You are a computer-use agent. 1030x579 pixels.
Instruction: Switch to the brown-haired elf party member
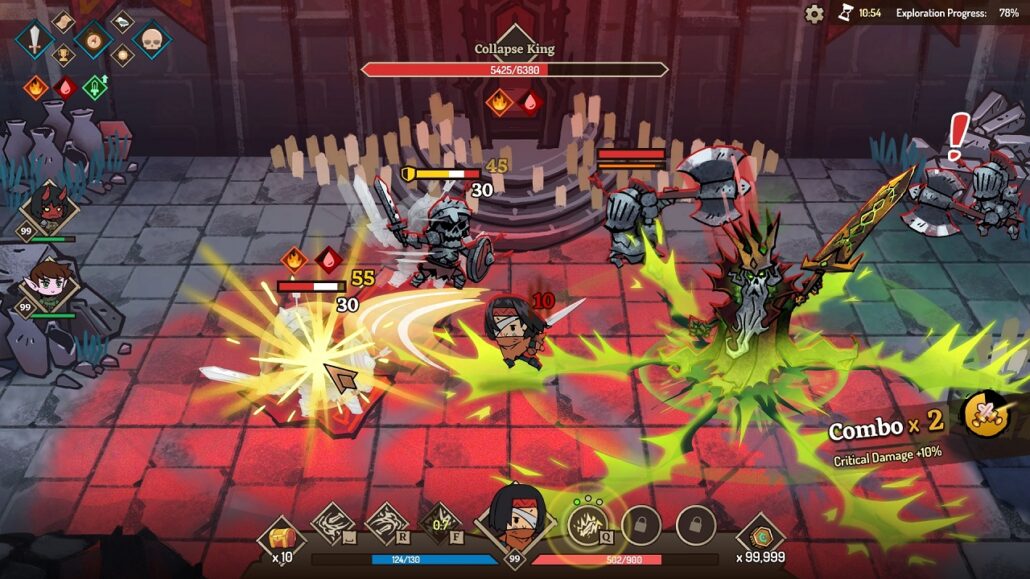point(47,283)
